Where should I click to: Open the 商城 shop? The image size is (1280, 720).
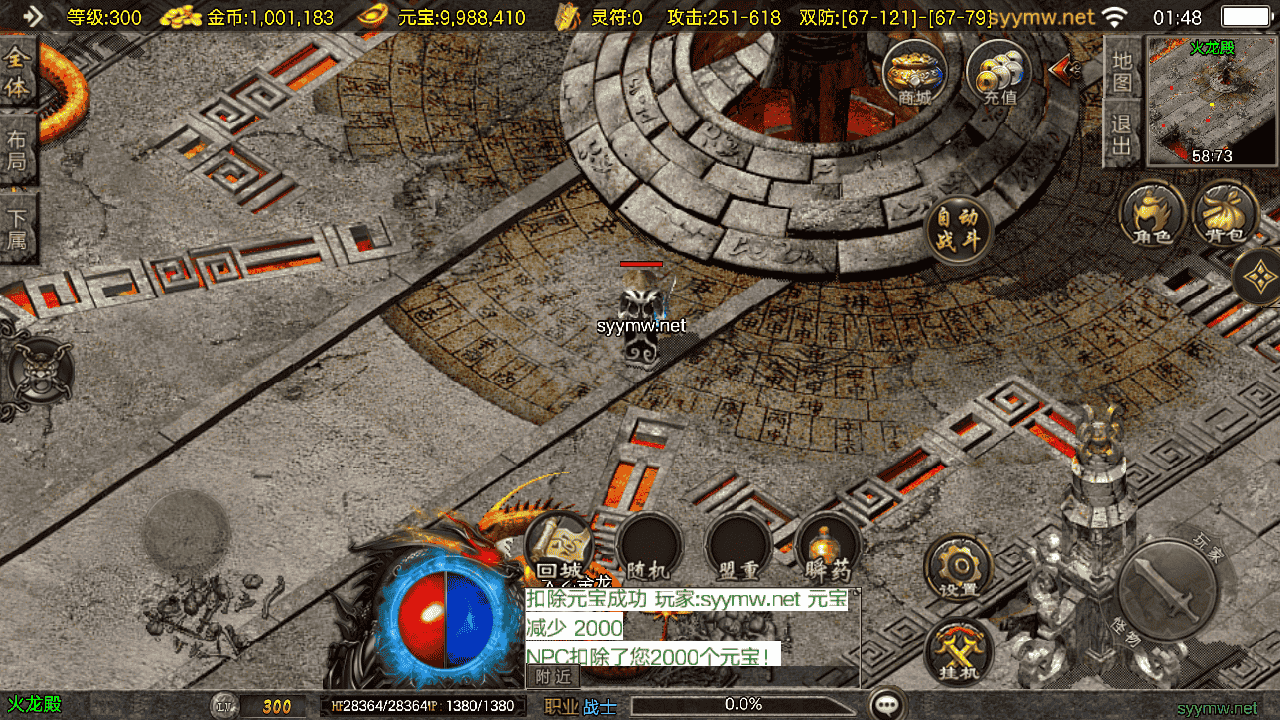pos(914,74)
